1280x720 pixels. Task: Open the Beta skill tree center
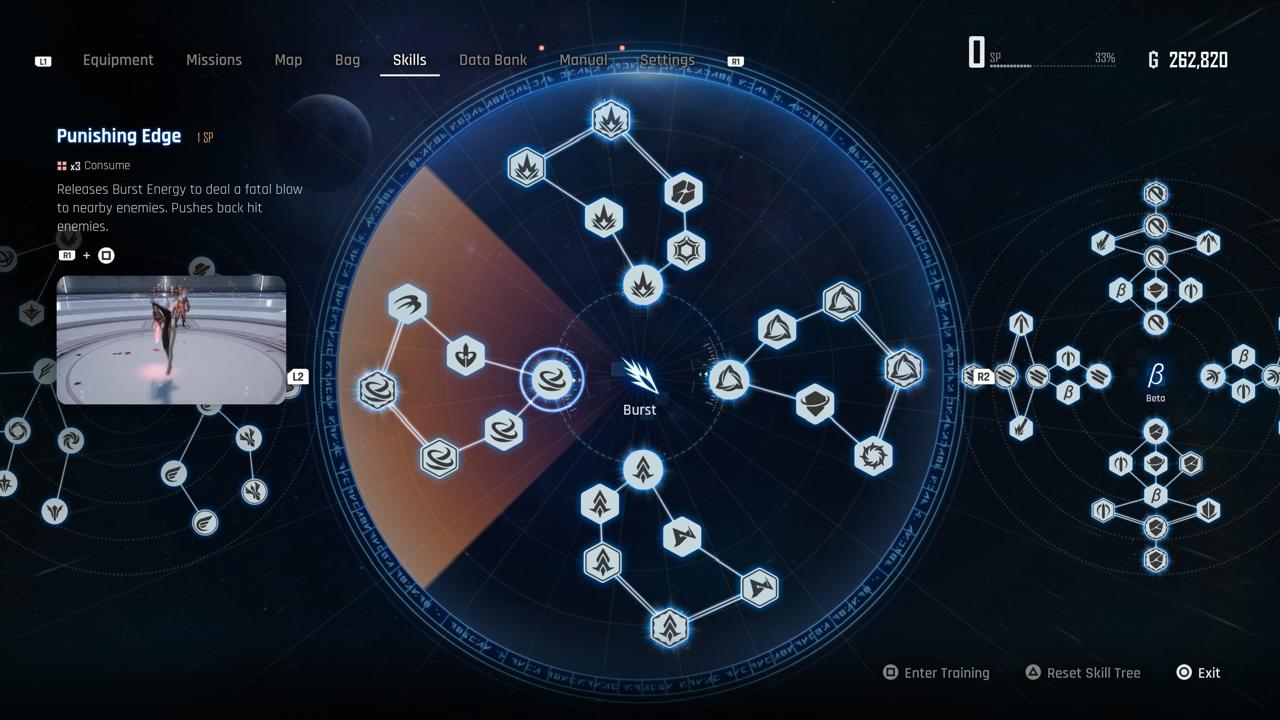click(x=1155, y=376)
